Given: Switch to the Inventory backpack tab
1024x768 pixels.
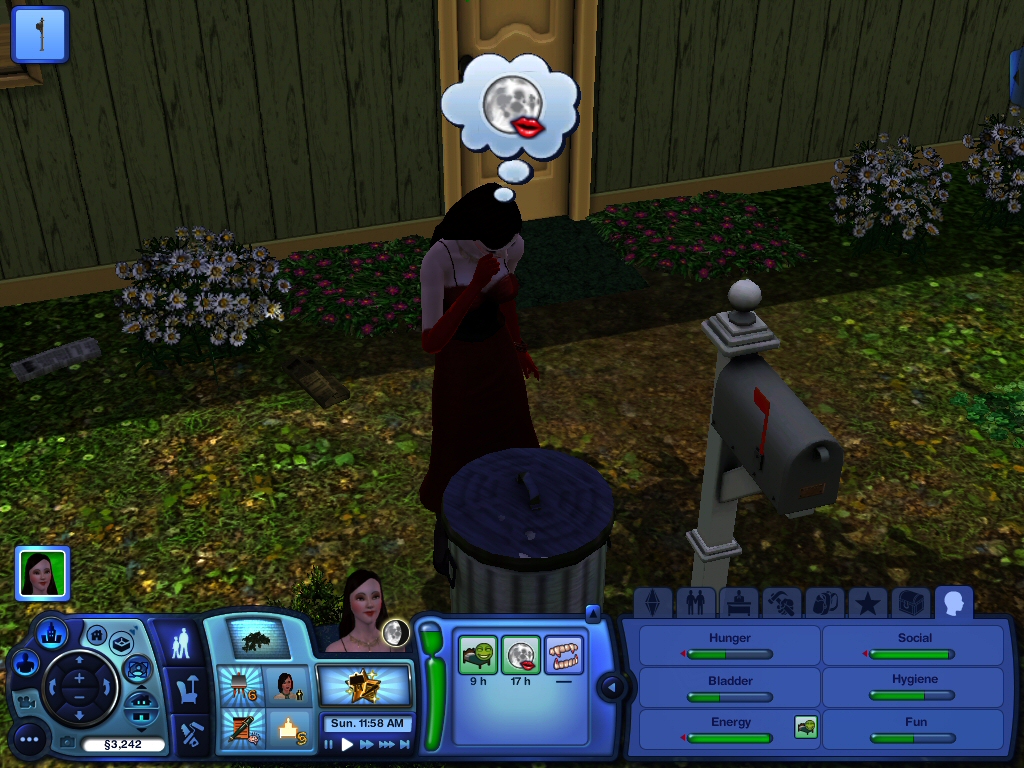Looking at the screenshot, I should point(824,603).
